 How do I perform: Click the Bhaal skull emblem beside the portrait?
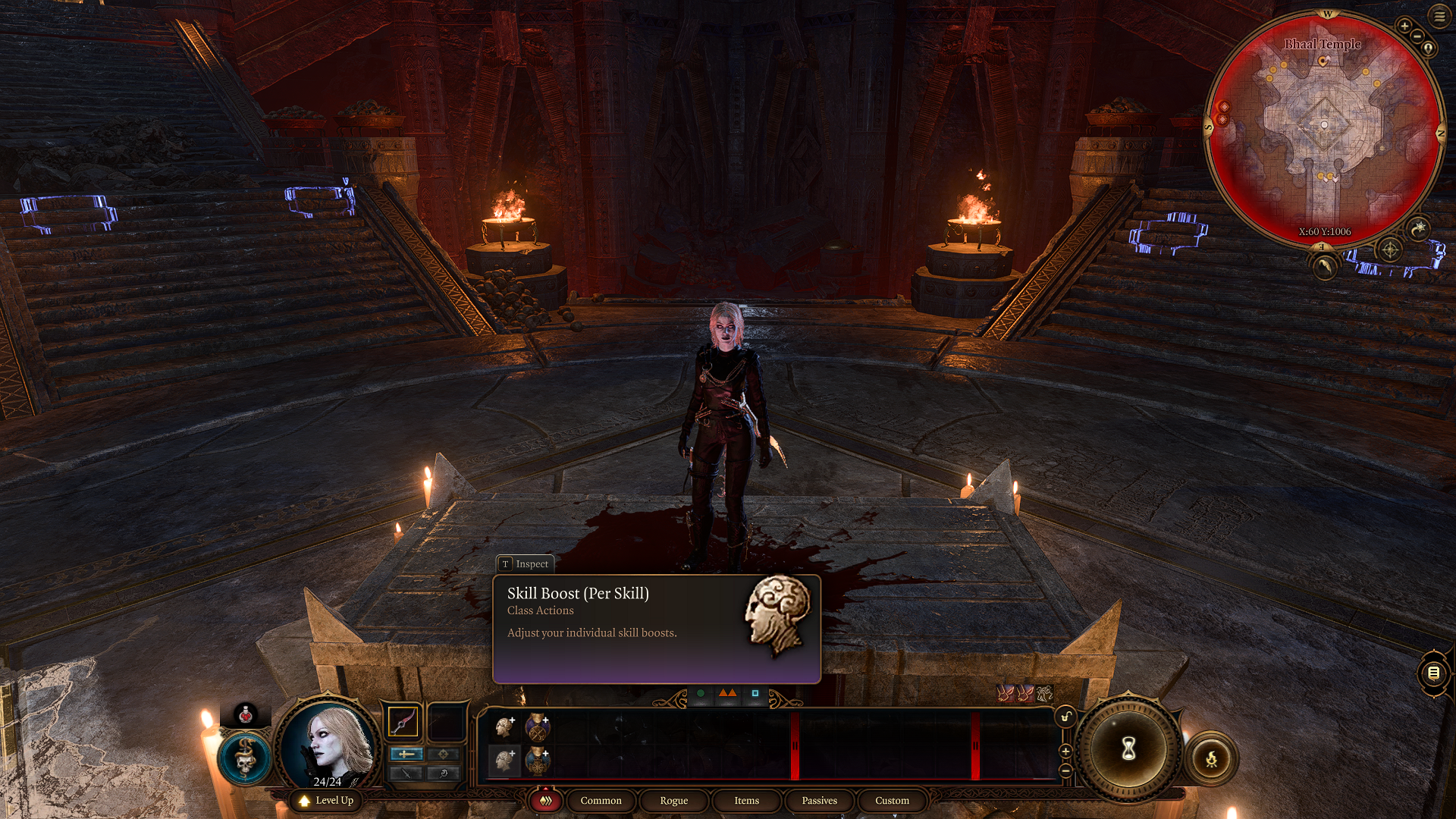click(244, 758)
